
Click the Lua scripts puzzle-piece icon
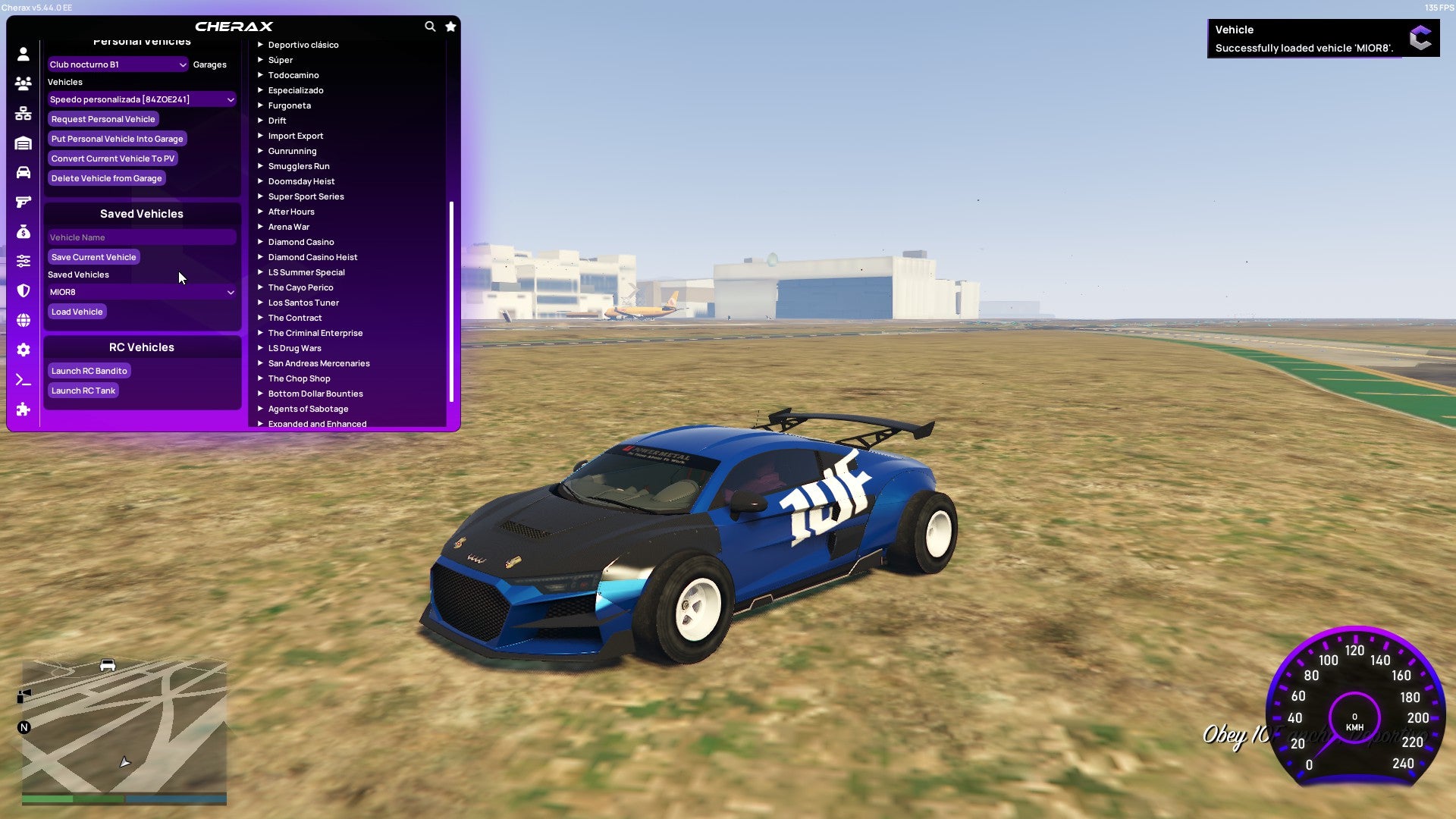coord(23,409)
